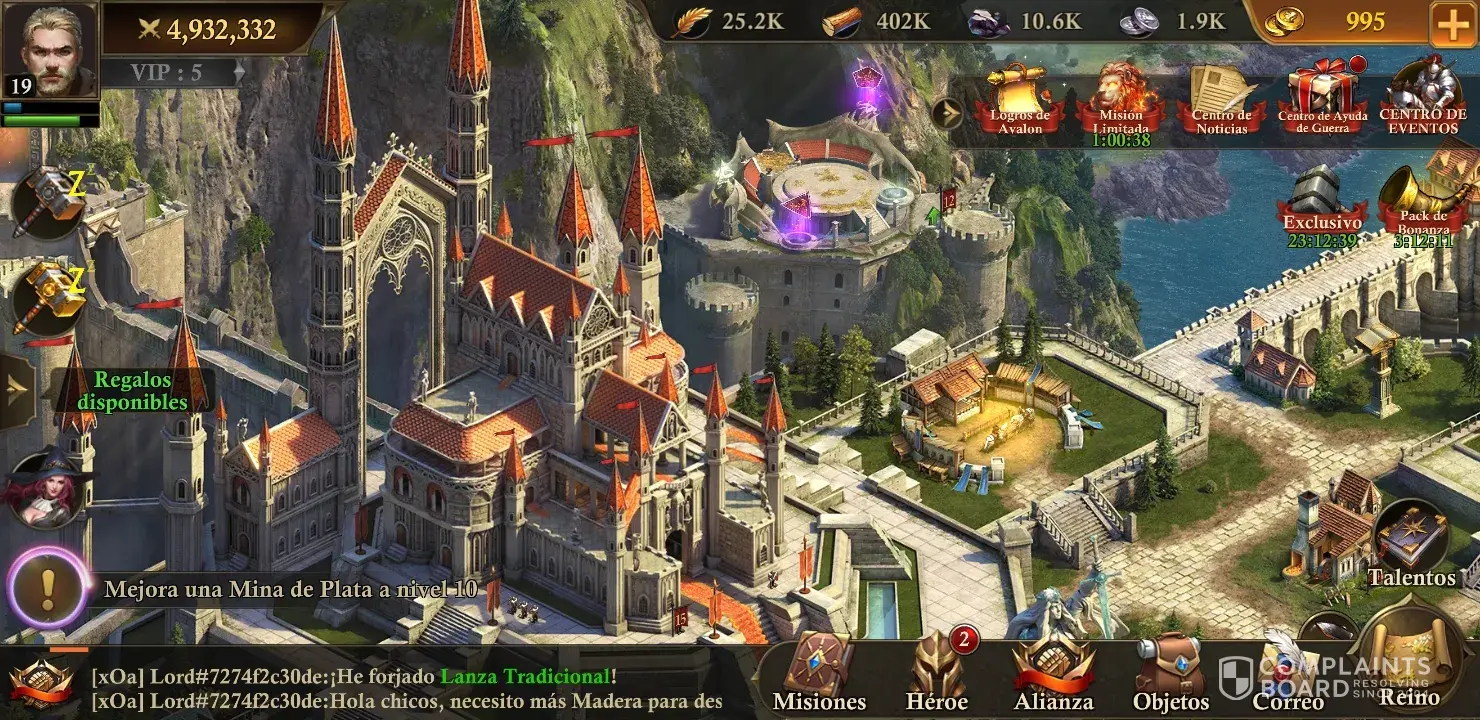The height and width of the screenshot is (720, 1480).
Task: Open the Alianza menu
Action: tap(1053, 675)
